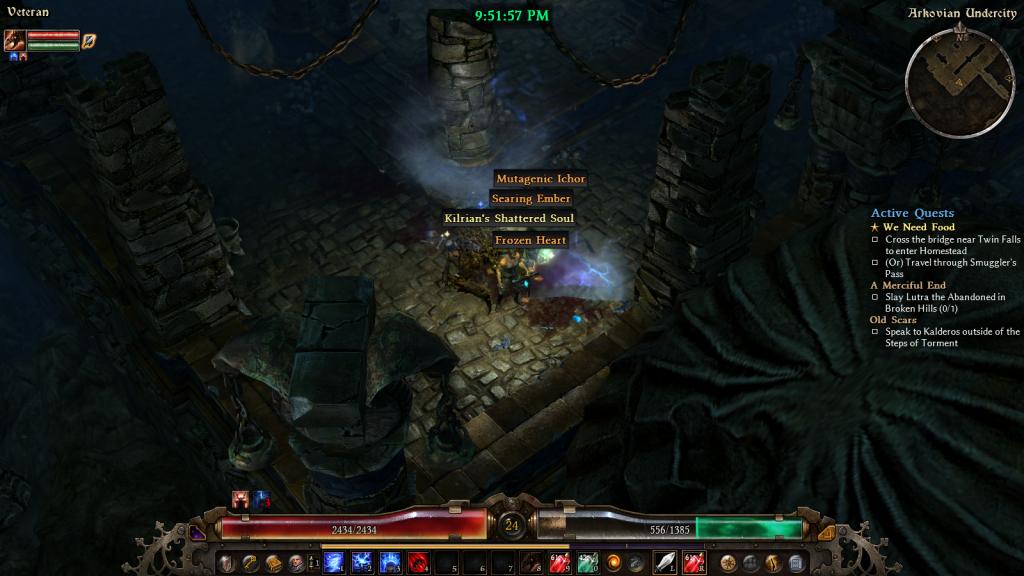The height and width of the screenshot is (576, 1024).
Task: Use the green energy potion in slot 0
Action: click(588, 563)
